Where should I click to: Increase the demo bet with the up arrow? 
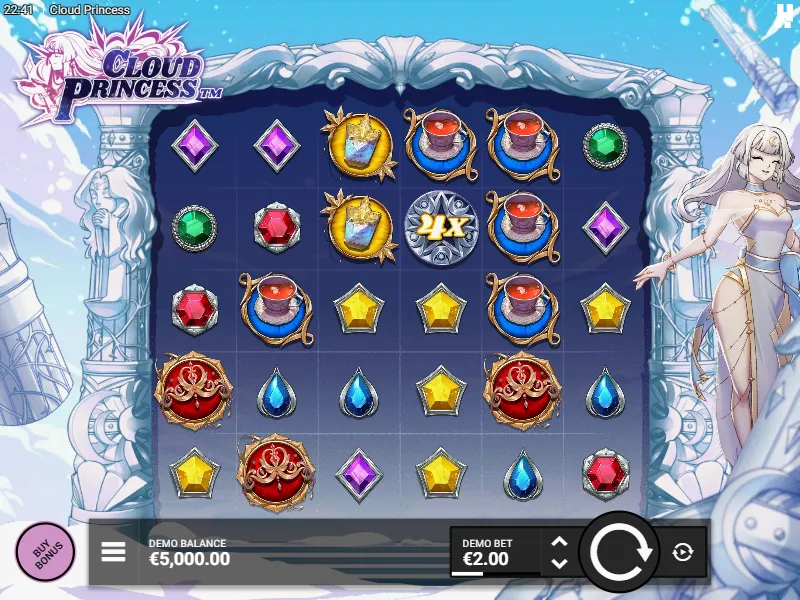pyautogui.click(x=560, y=542)
